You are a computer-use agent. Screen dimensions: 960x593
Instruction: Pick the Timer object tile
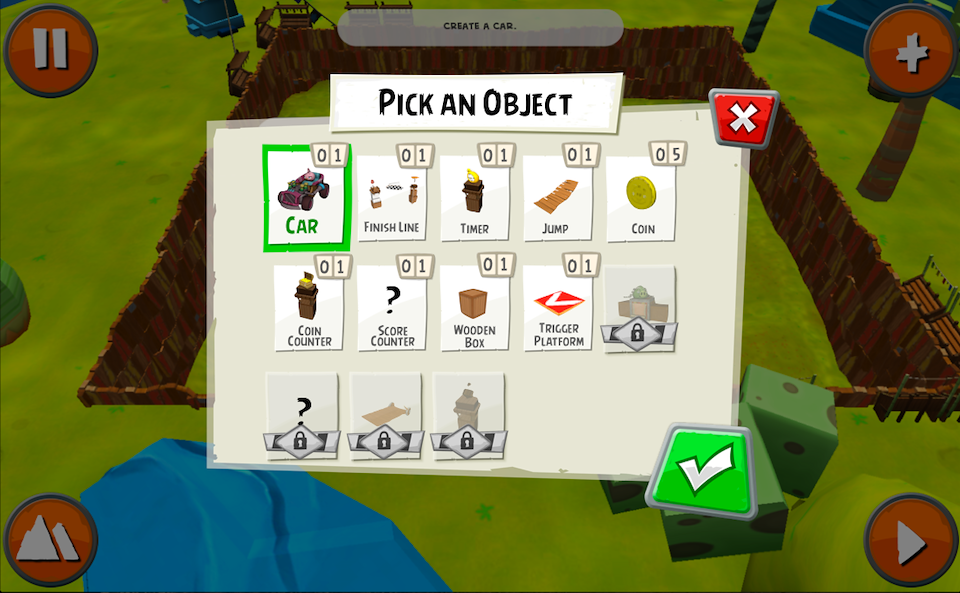point(474,200)
